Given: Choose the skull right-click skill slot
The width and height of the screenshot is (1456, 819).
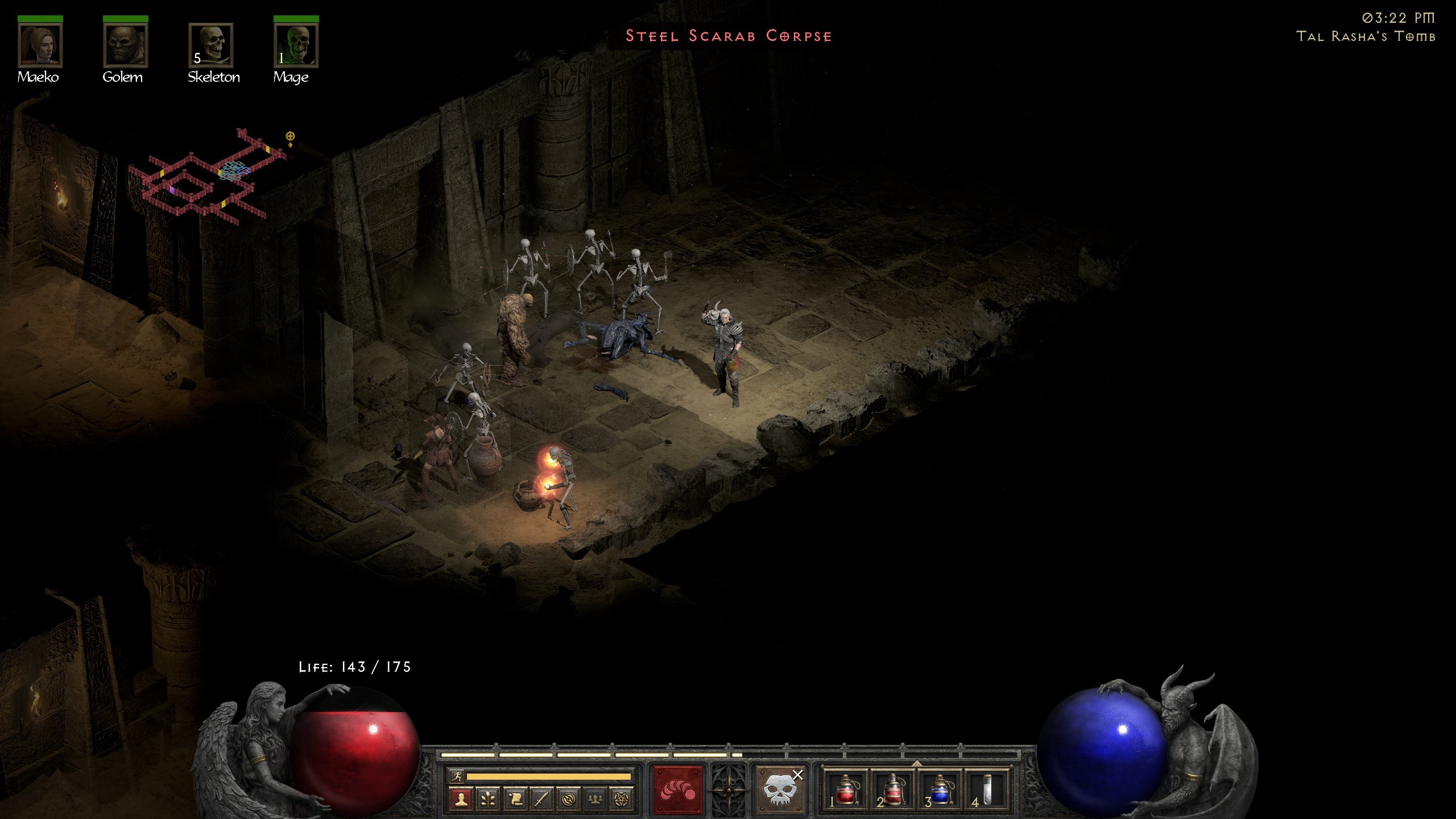Looking at the screenshot, I should tap(779, 791).
